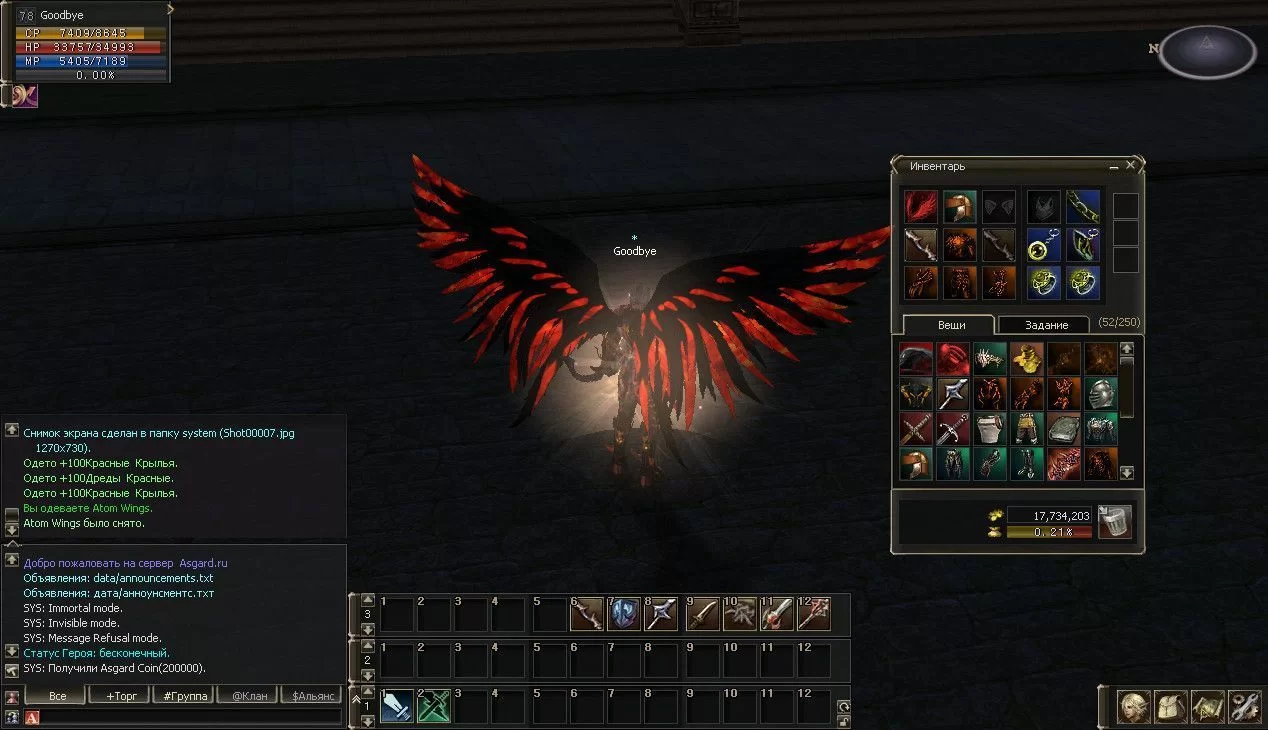Select the +Торг trade chat tab

pyautogui.click(x=118, y=695)
